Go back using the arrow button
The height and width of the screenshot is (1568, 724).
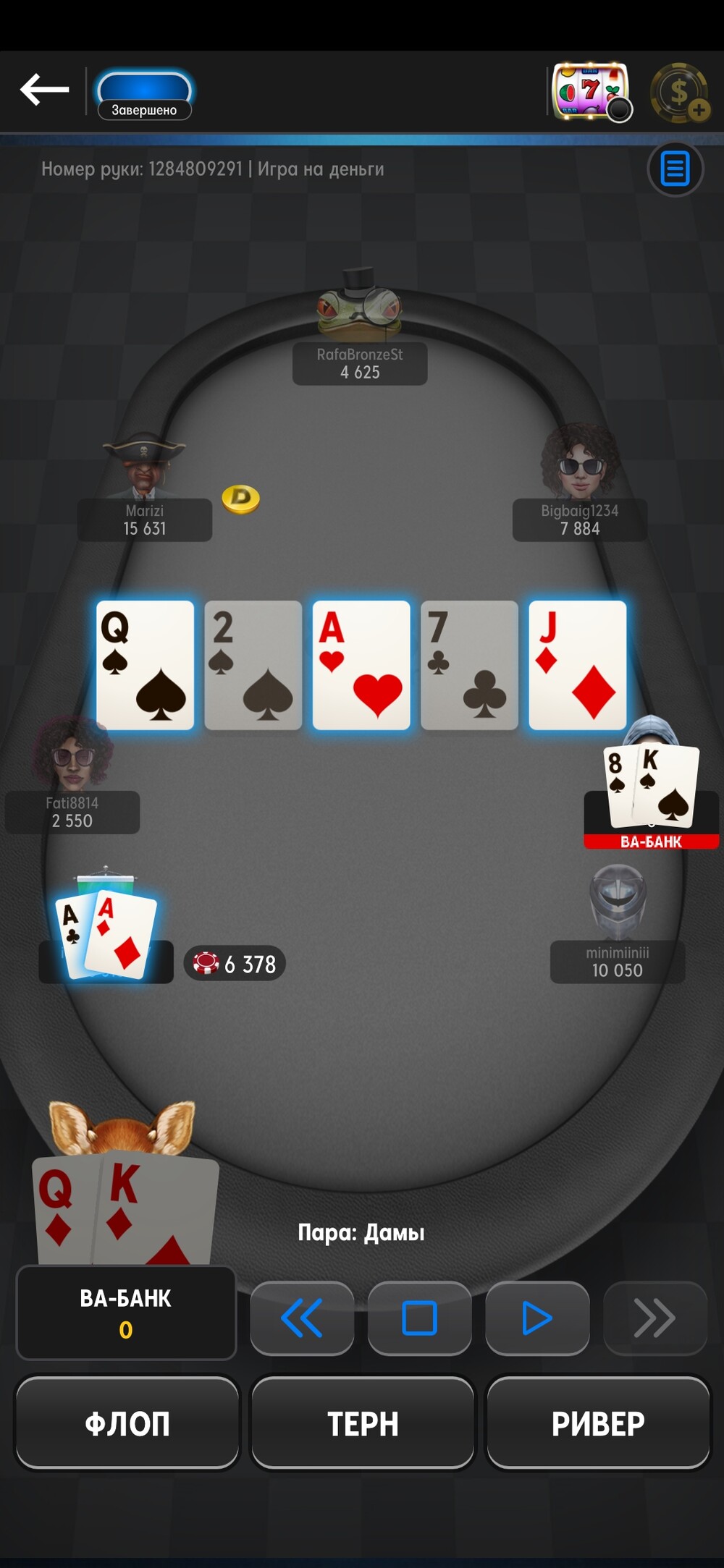(45, 90)
